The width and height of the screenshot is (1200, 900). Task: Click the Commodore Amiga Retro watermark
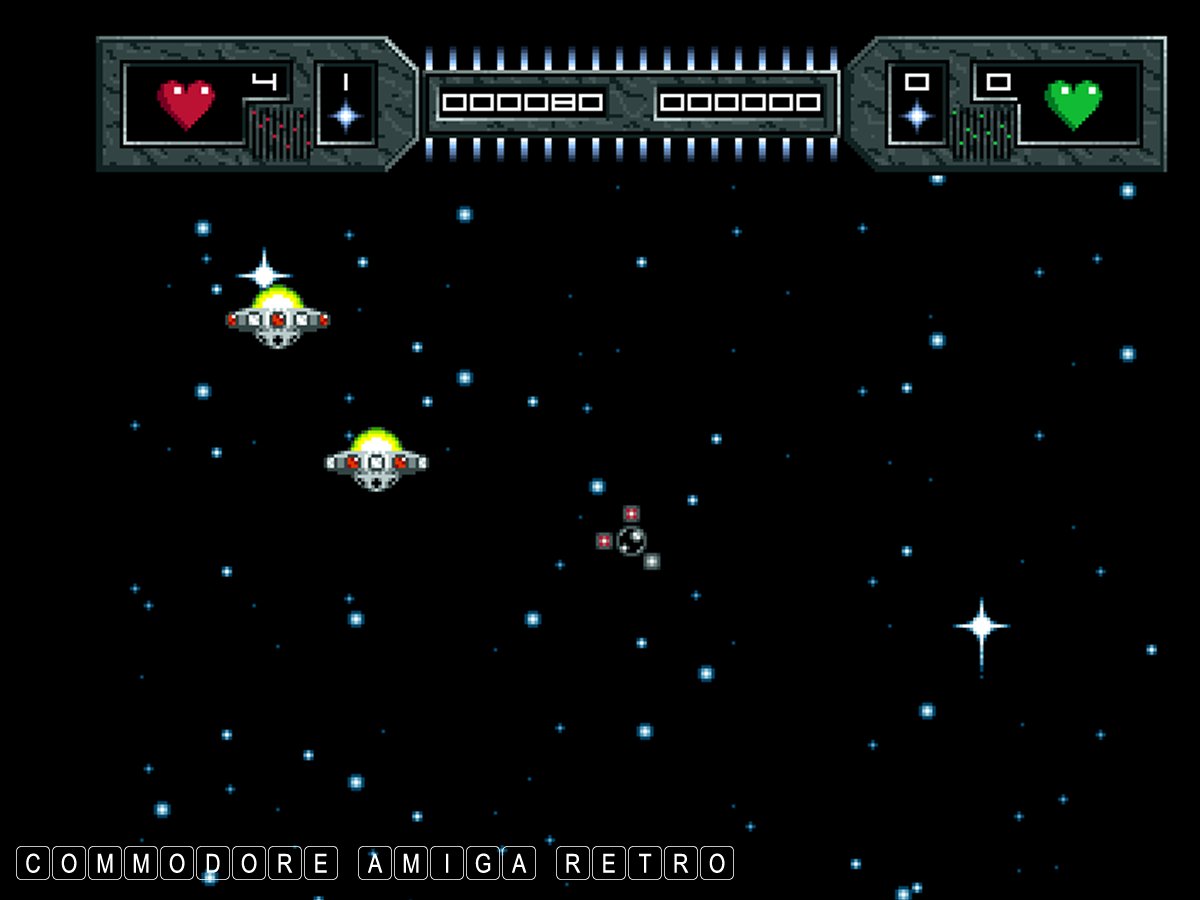pyautogui.click(x=375, y=863)
